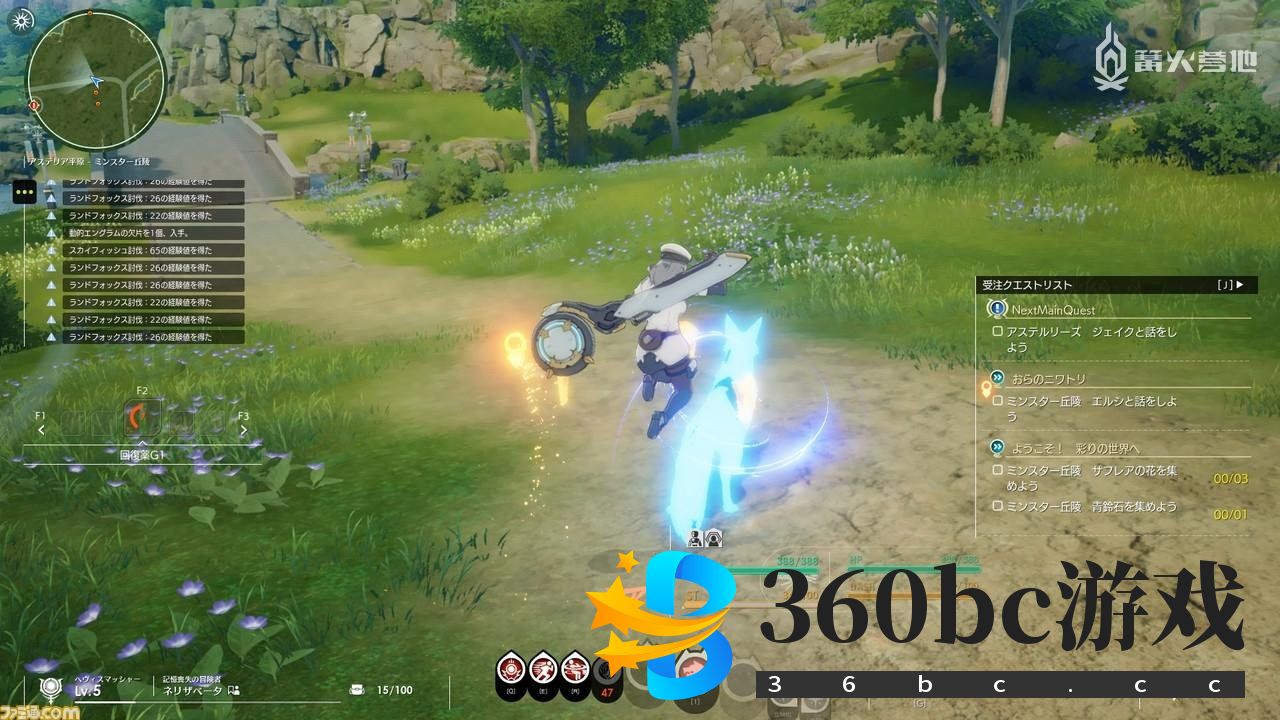The height and width of the screenshot is (720, 1280).
Task: Switch item palette with the right arrow
Action: click(243, 430)
